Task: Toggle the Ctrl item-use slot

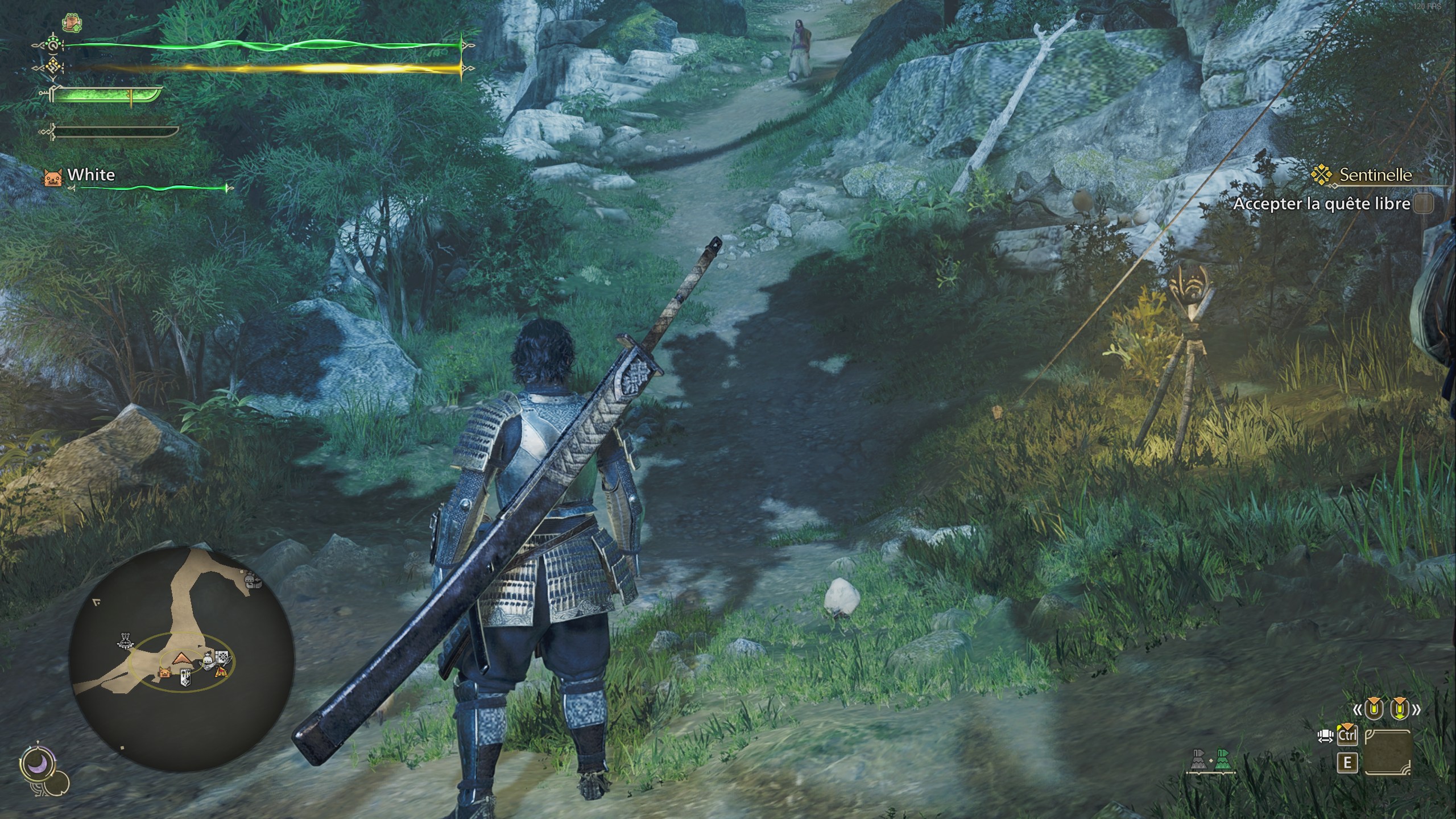Action: [1347, 735]
